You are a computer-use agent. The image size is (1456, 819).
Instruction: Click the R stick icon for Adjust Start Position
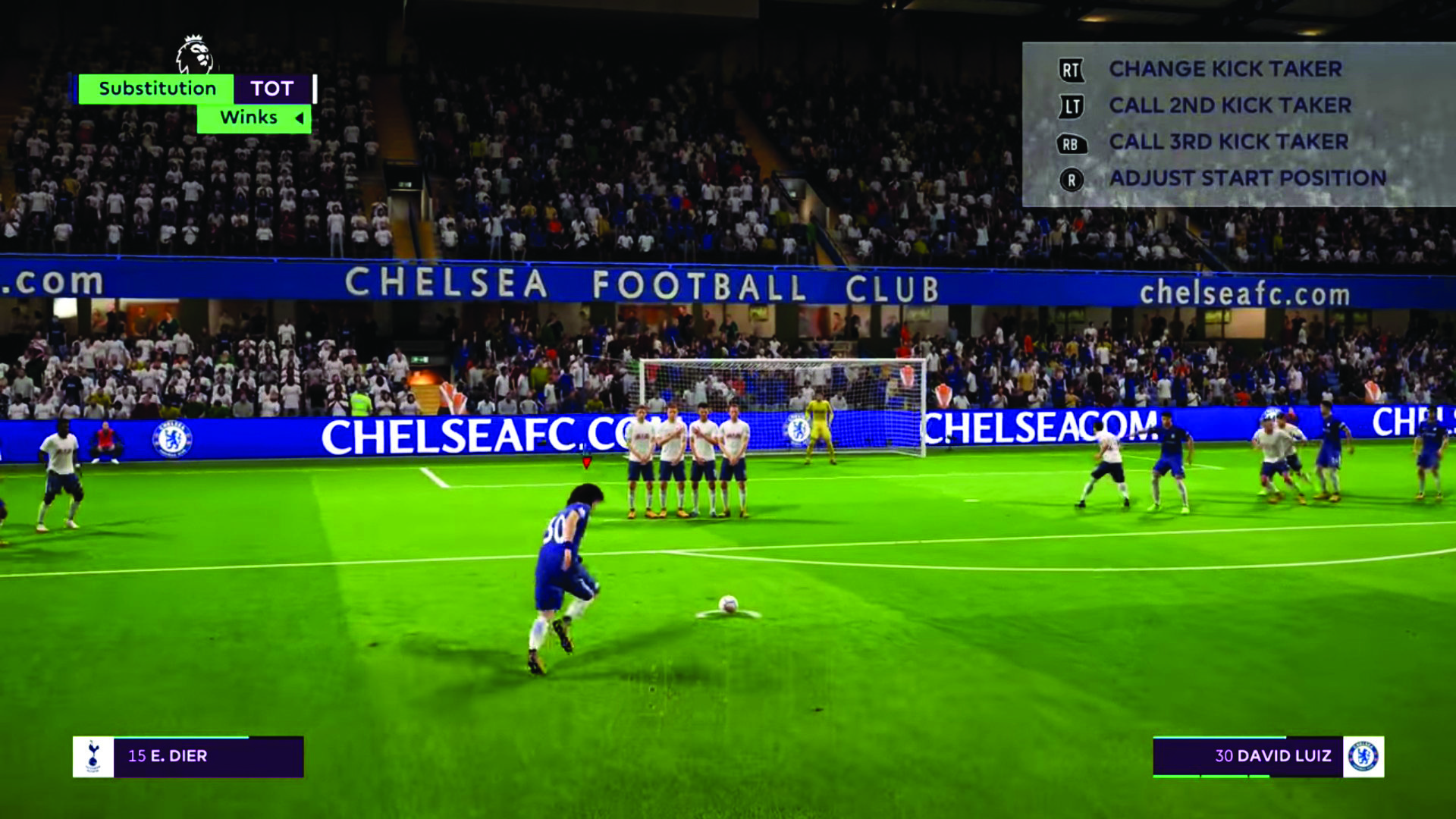[x=1070, y=179]
